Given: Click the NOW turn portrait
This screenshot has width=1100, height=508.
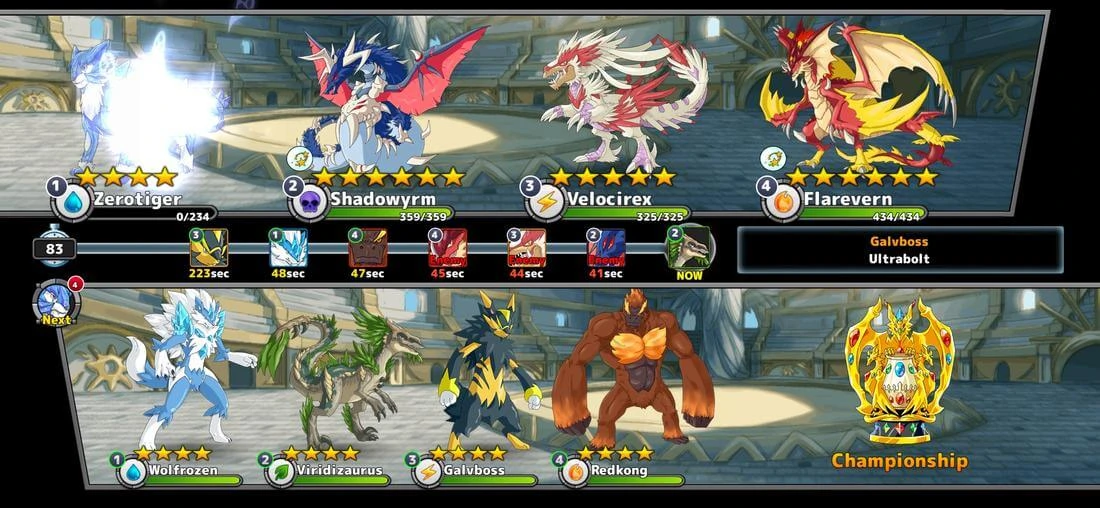Looking at the screenshot, I should point(689,247).
